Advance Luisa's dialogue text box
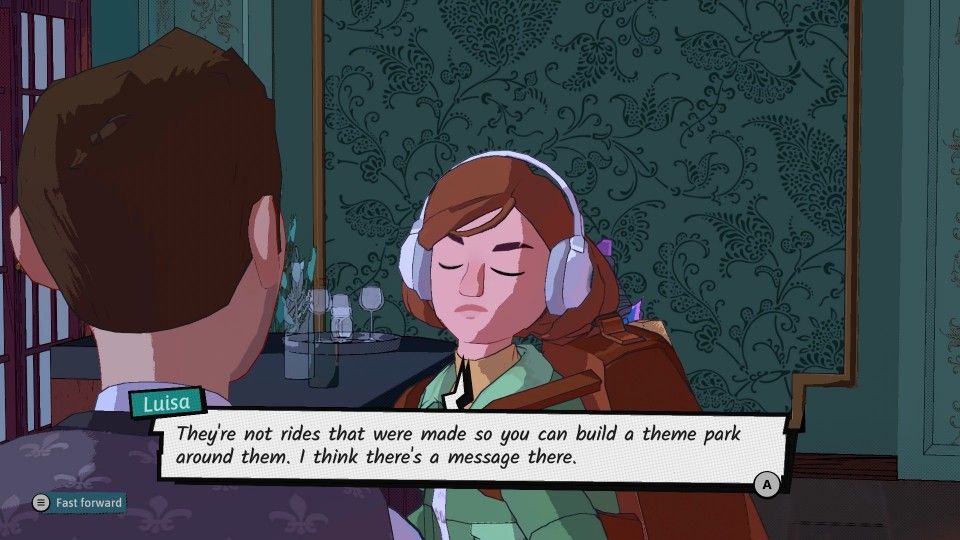The image size is (960, 540). tap(767, 485)
